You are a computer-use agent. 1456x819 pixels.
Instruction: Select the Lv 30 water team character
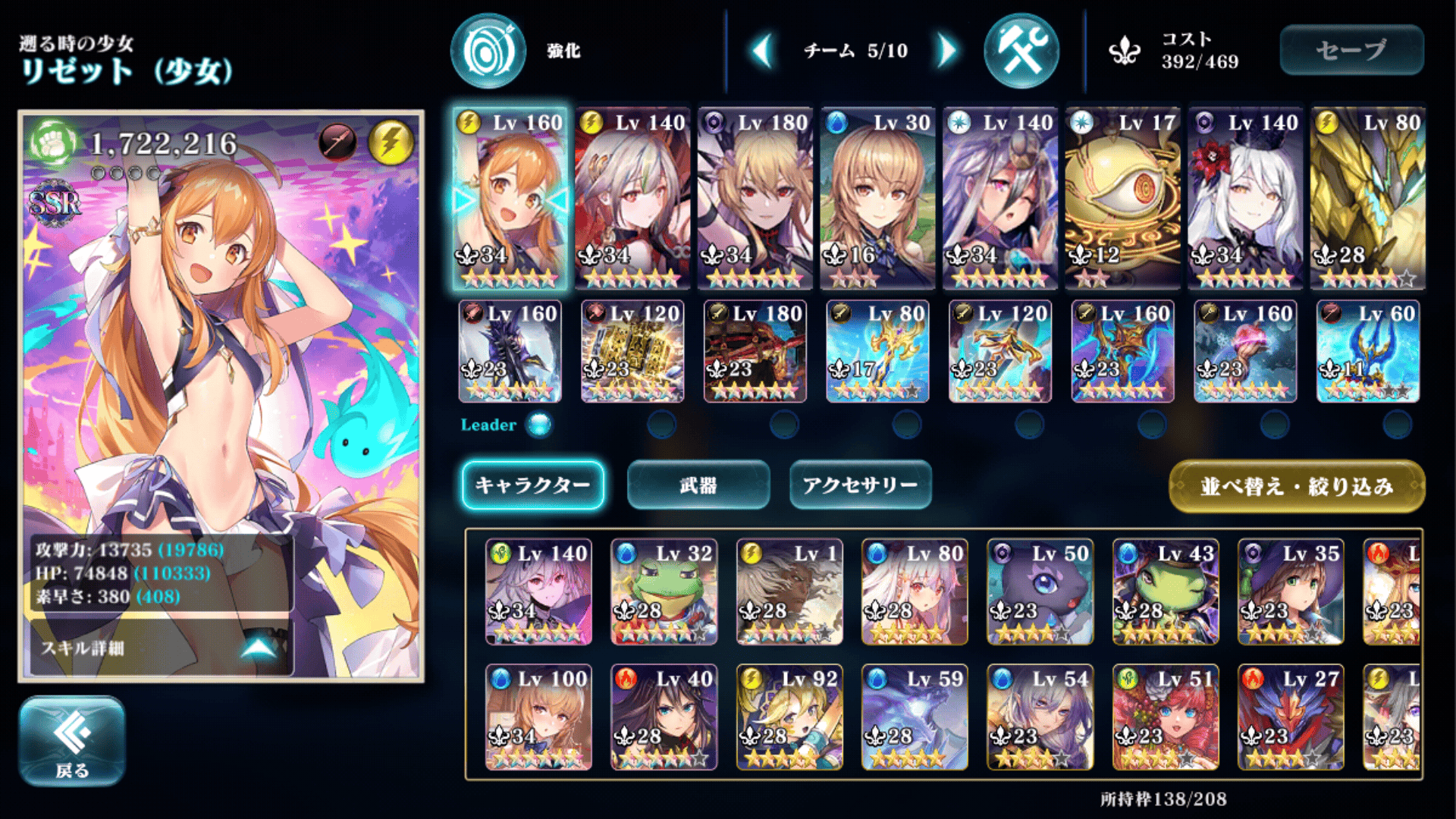coord(877,198)
